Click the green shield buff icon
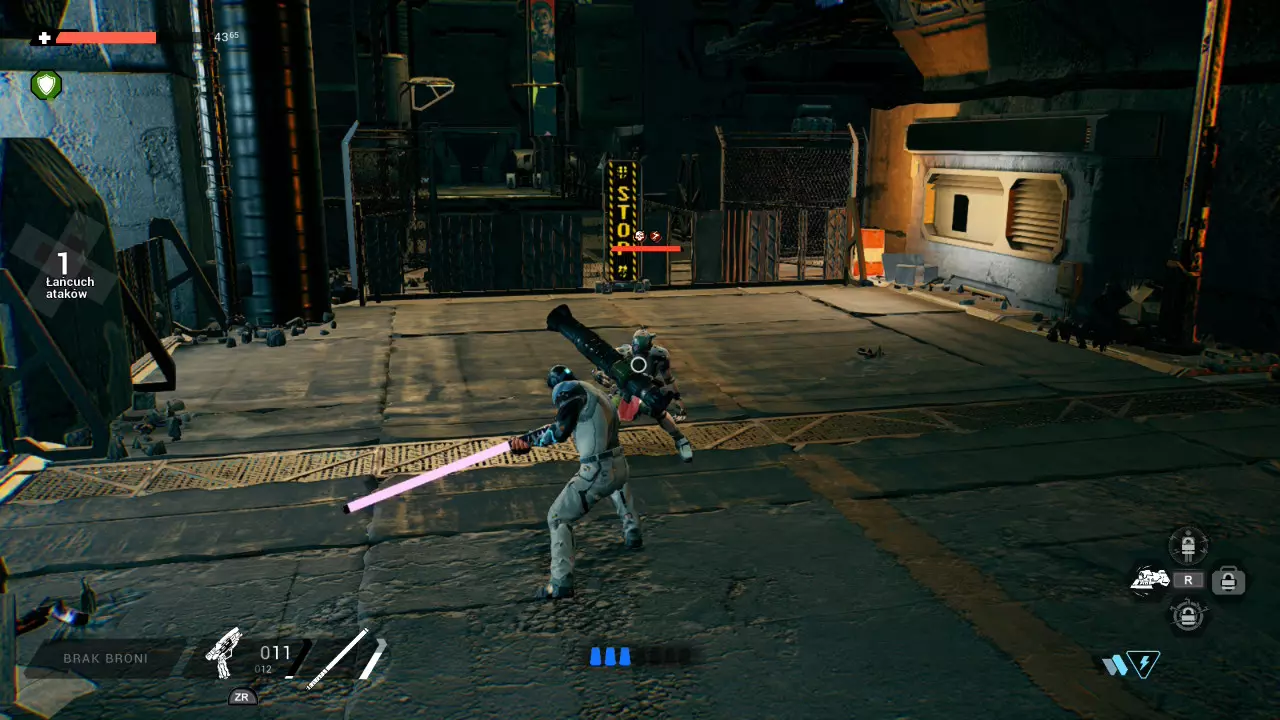Image resolution: width=1280 pixels, height=720 pixels. [x=46, y=85]
